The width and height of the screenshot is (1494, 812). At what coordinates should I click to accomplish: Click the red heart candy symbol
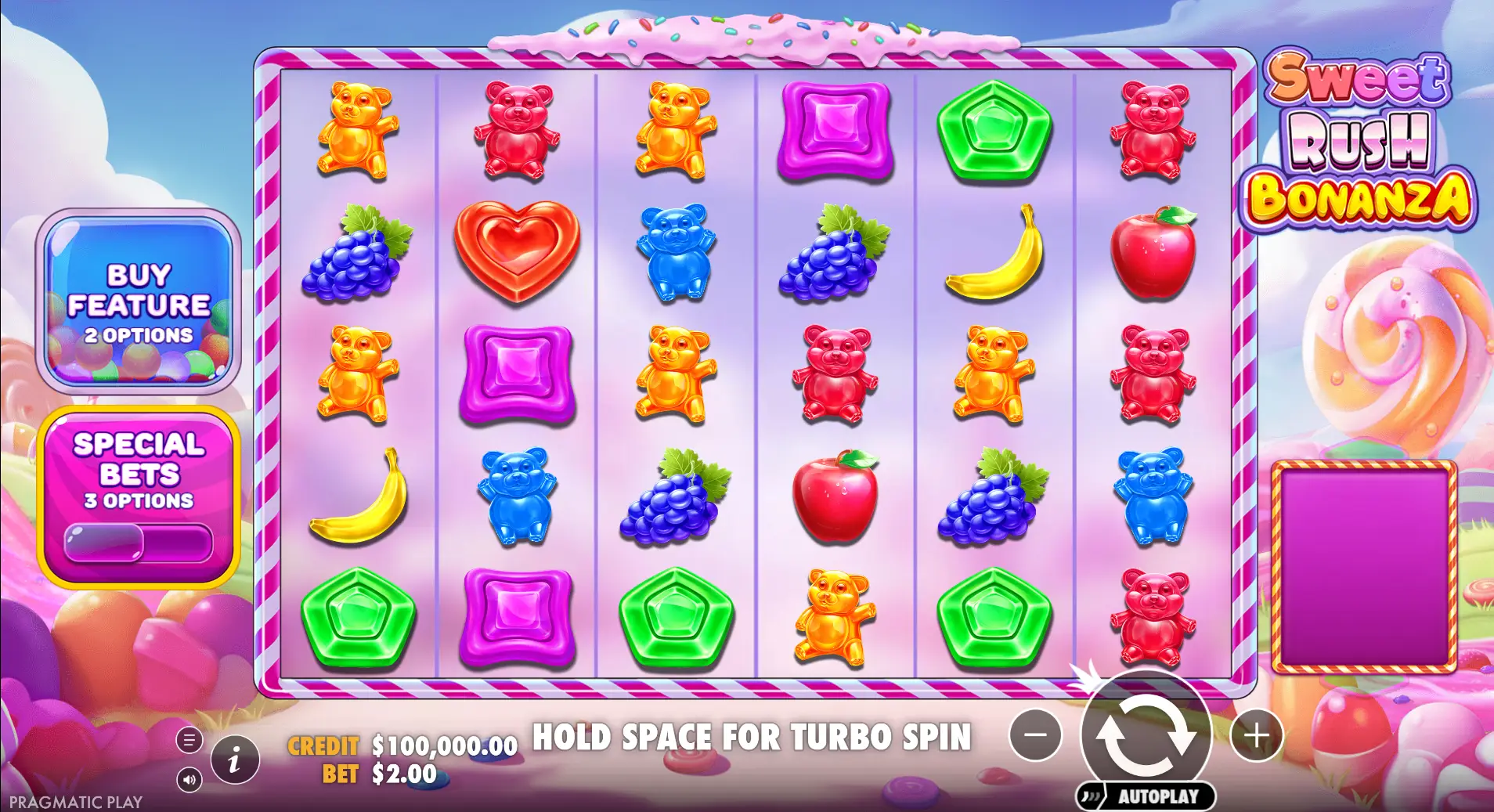(516, 251)
